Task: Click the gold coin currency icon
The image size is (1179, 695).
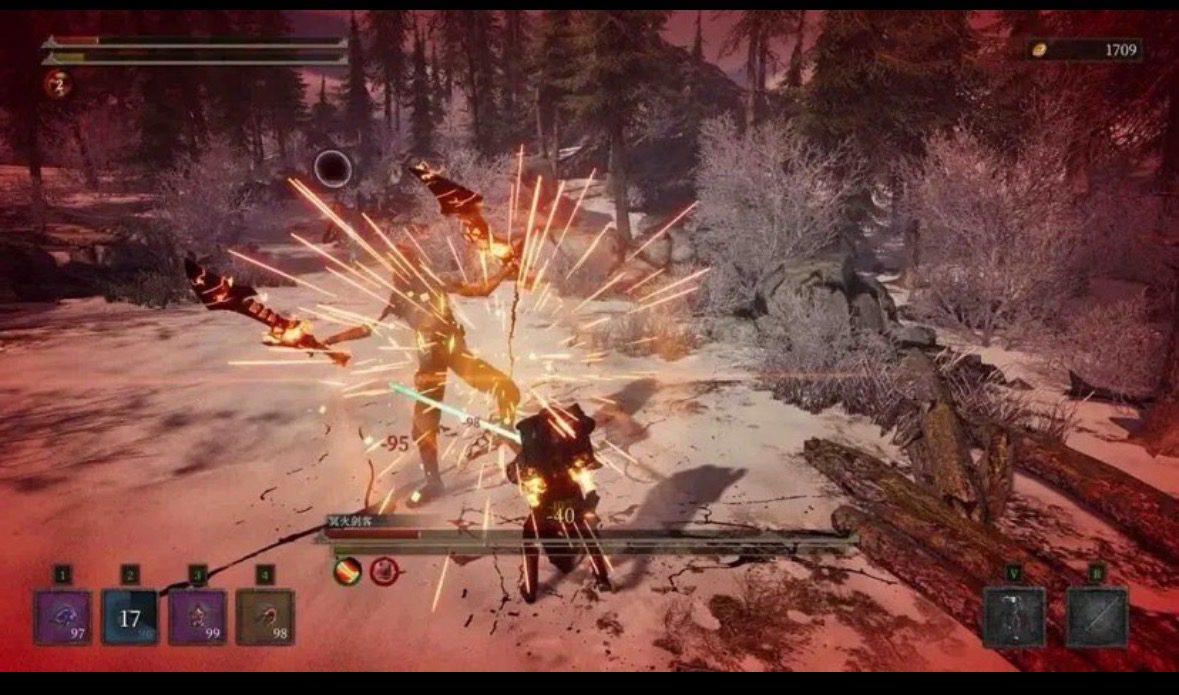Action: pyautogui.click(x=1039, y=50)
